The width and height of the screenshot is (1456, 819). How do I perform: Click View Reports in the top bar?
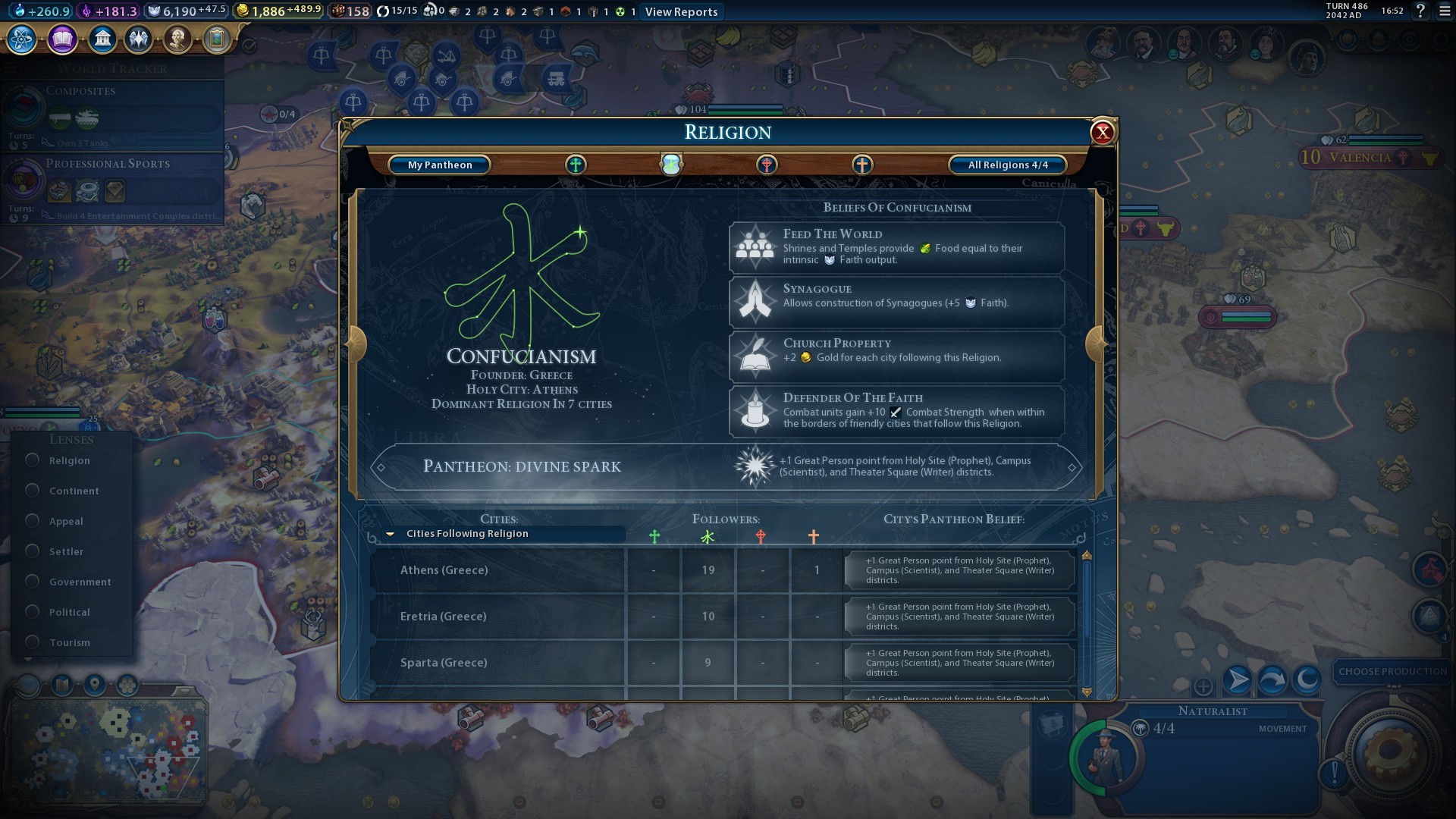pyautogui.click(x=681, y=11)
